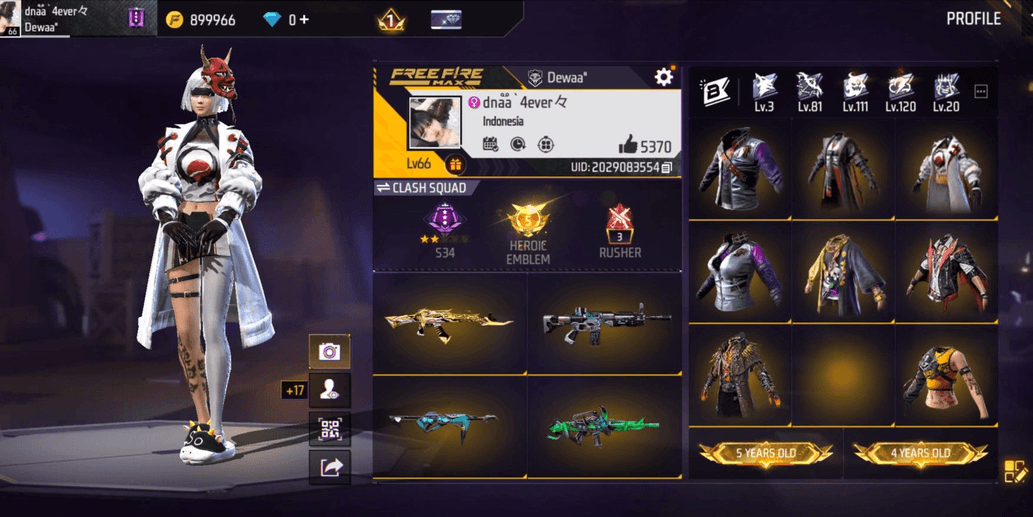The width and height of the screenshot is (1033, 517).
Task: Copy the UID number
Action: 667,167
